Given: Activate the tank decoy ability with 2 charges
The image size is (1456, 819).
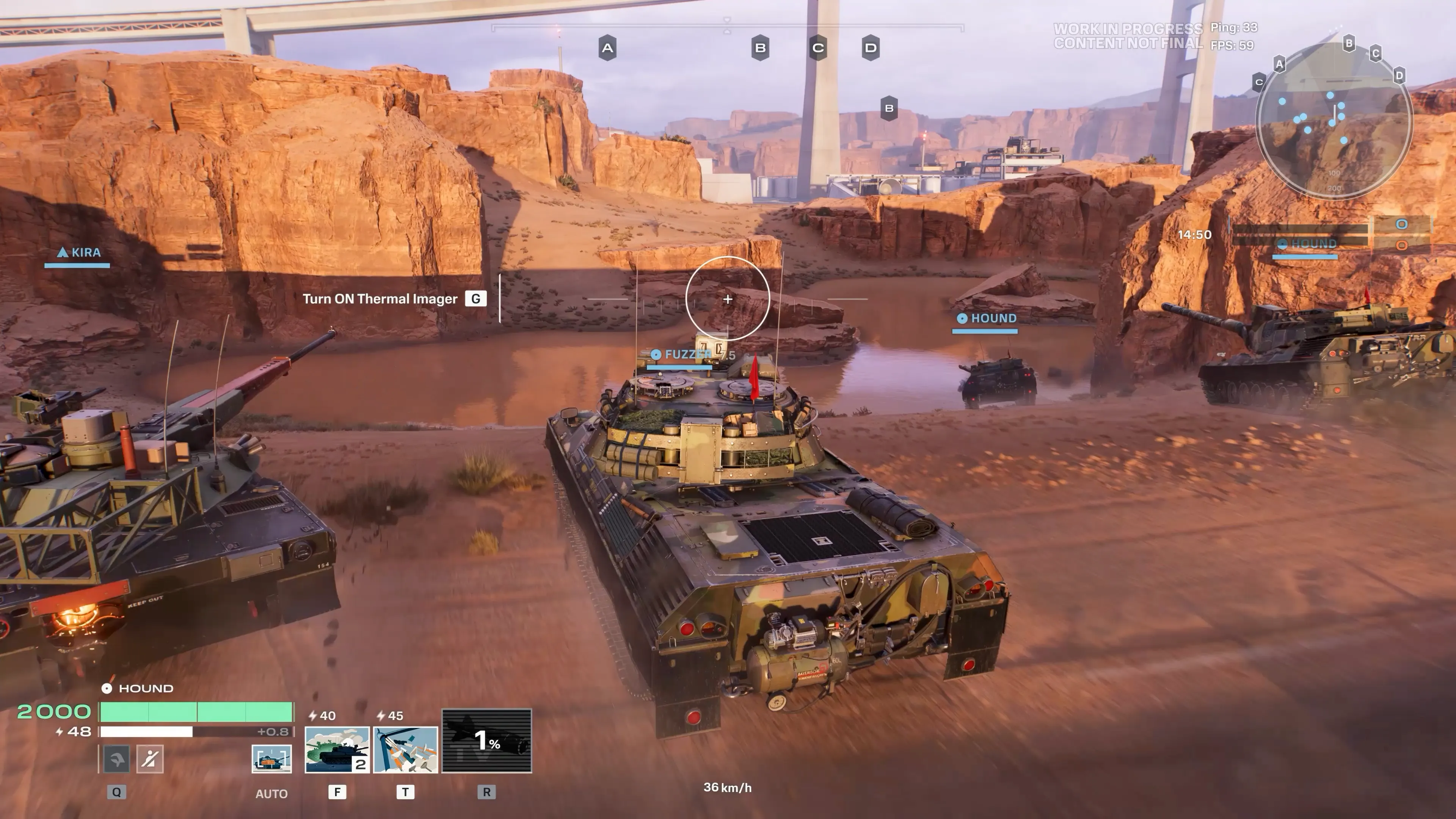Looking at the screenshot, I should (337, 750).
